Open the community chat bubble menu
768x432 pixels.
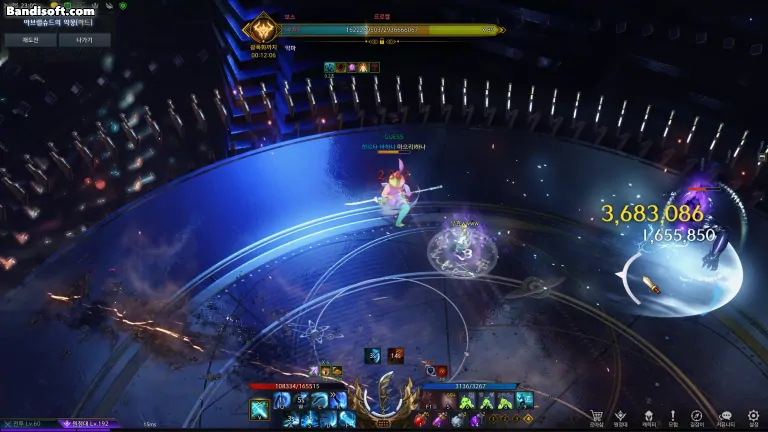coord(726,415)
